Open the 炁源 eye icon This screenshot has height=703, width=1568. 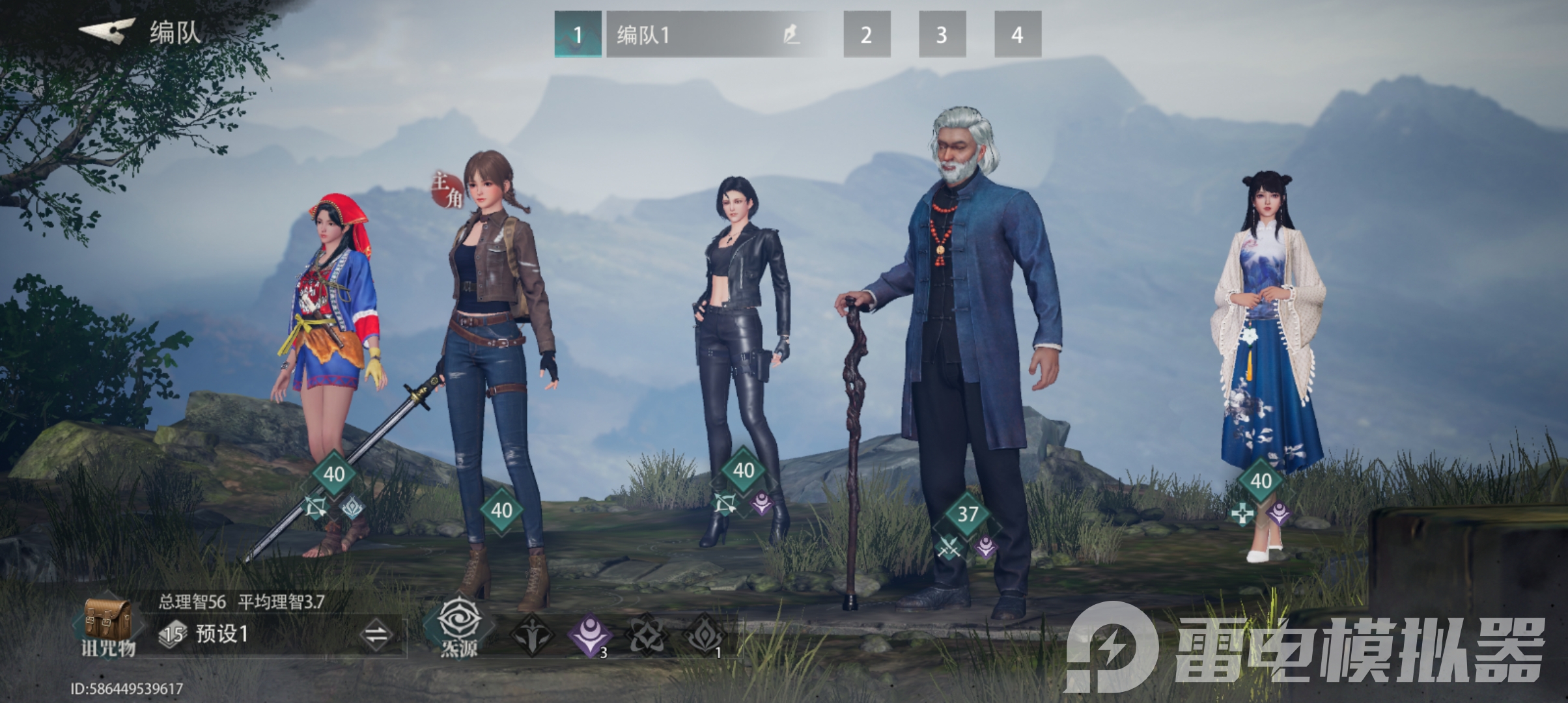pyautogui.click(x=459, y=626)
